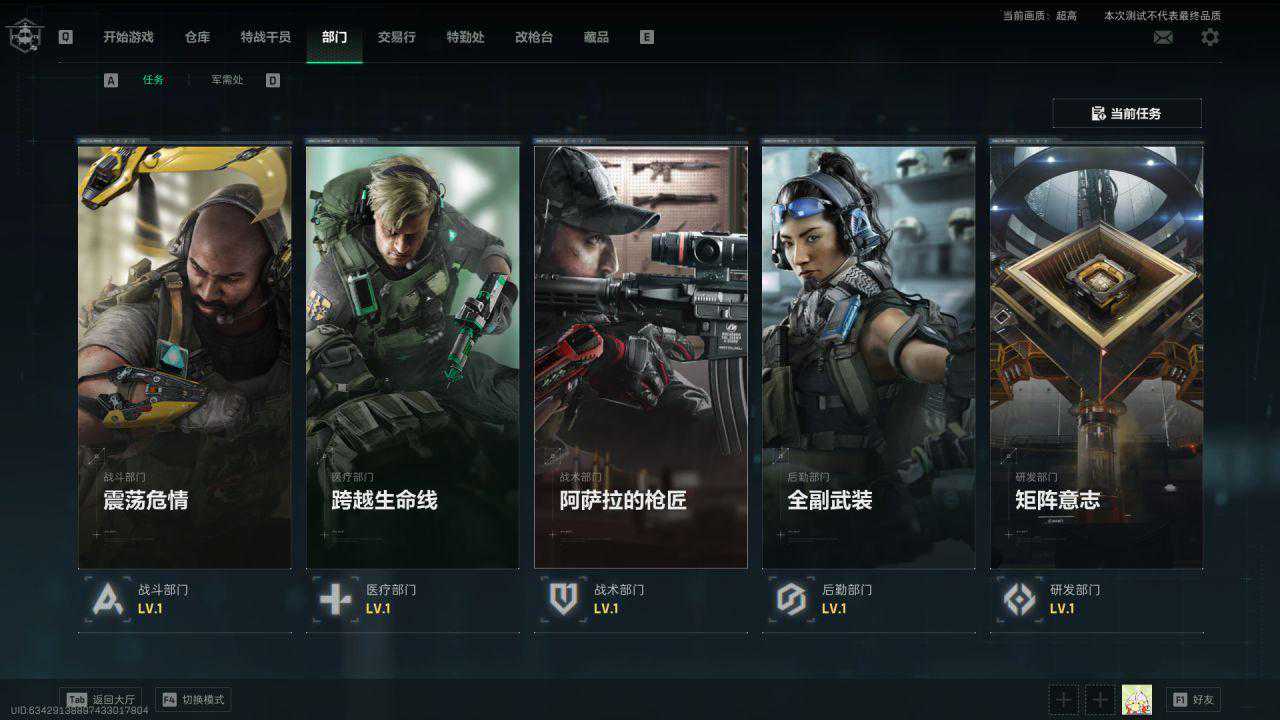Image resolution: width=1280 pixels, height=720 pixels.
Task: Go to the 特勤处 tab
Action: pos(465,37)
